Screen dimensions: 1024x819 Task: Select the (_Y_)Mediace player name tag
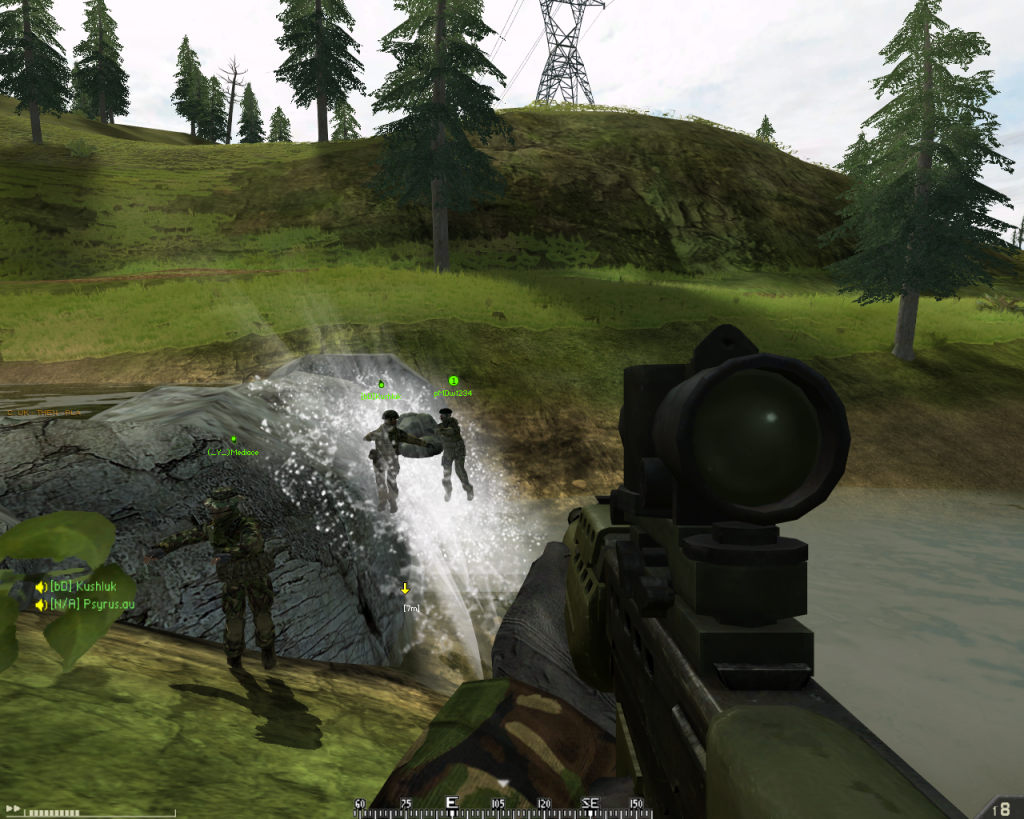click(233, 452)
